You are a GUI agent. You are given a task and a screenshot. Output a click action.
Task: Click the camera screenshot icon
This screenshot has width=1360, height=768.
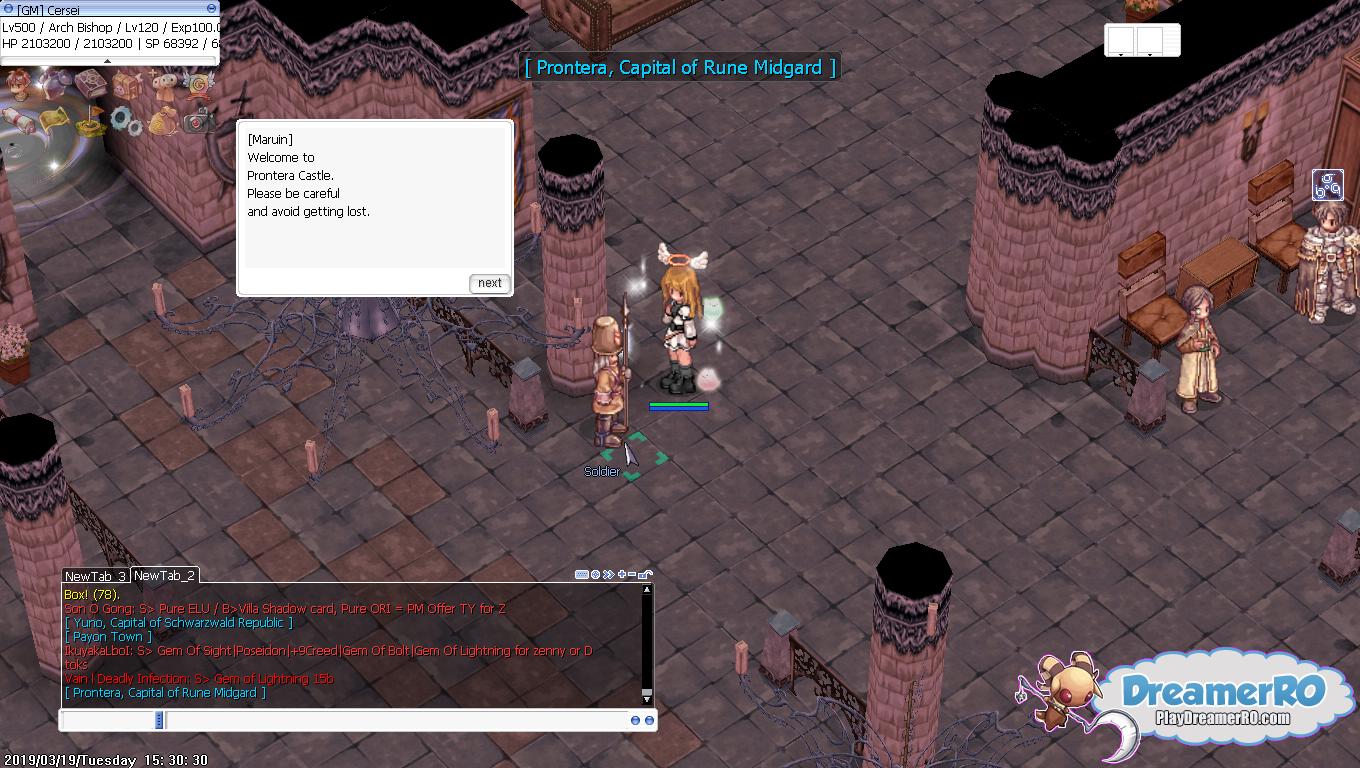tap(199, 121)
